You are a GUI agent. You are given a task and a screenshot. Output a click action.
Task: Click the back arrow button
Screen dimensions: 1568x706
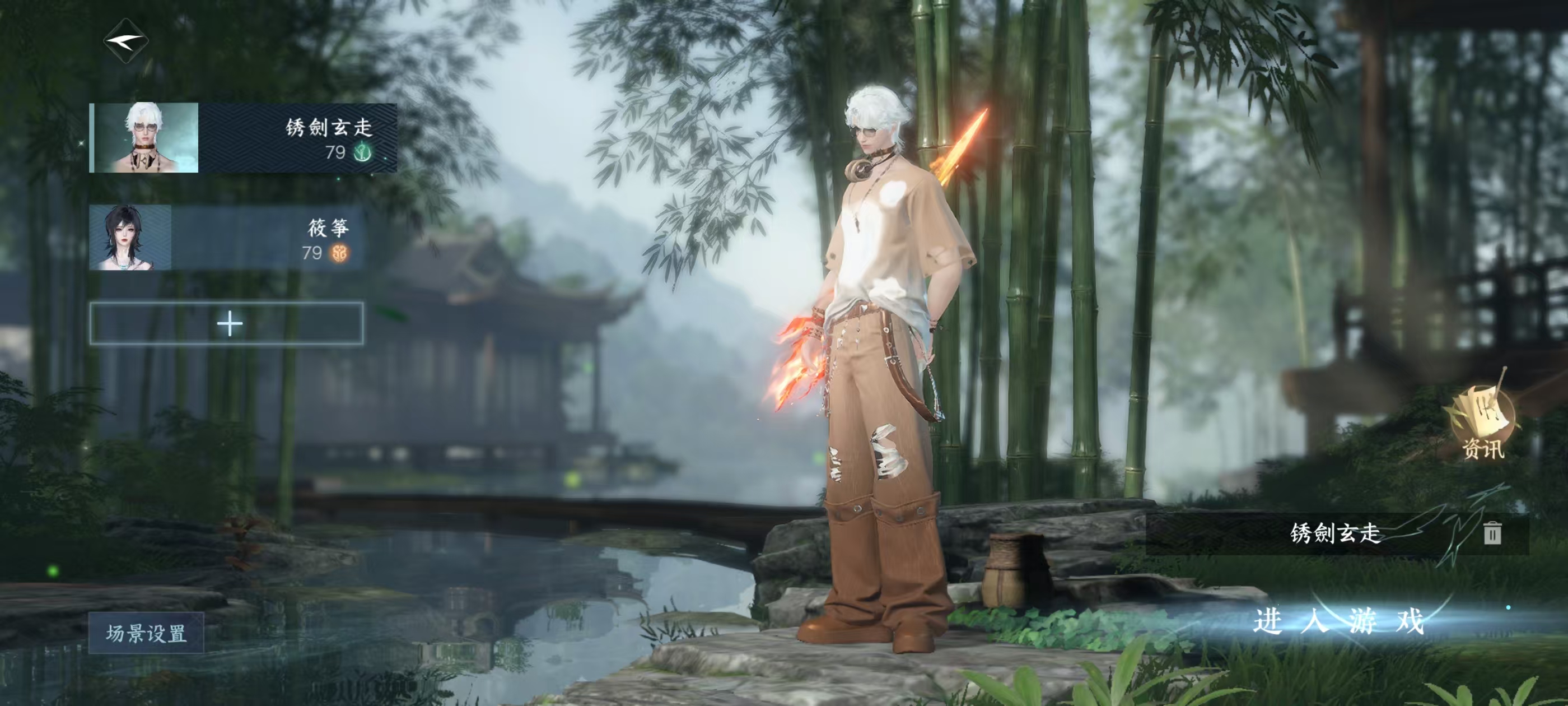coord(126,41)
